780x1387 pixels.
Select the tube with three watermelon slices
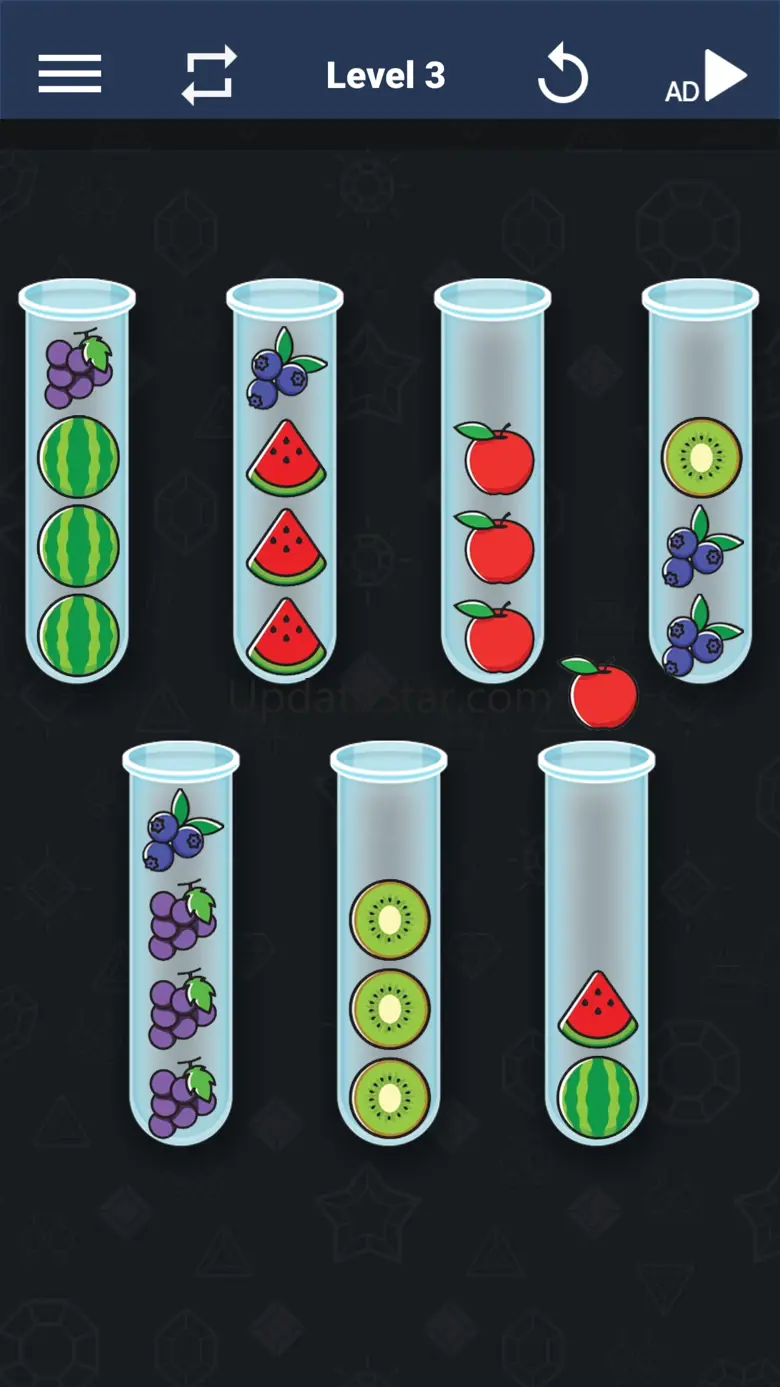(x=286, y=482)
